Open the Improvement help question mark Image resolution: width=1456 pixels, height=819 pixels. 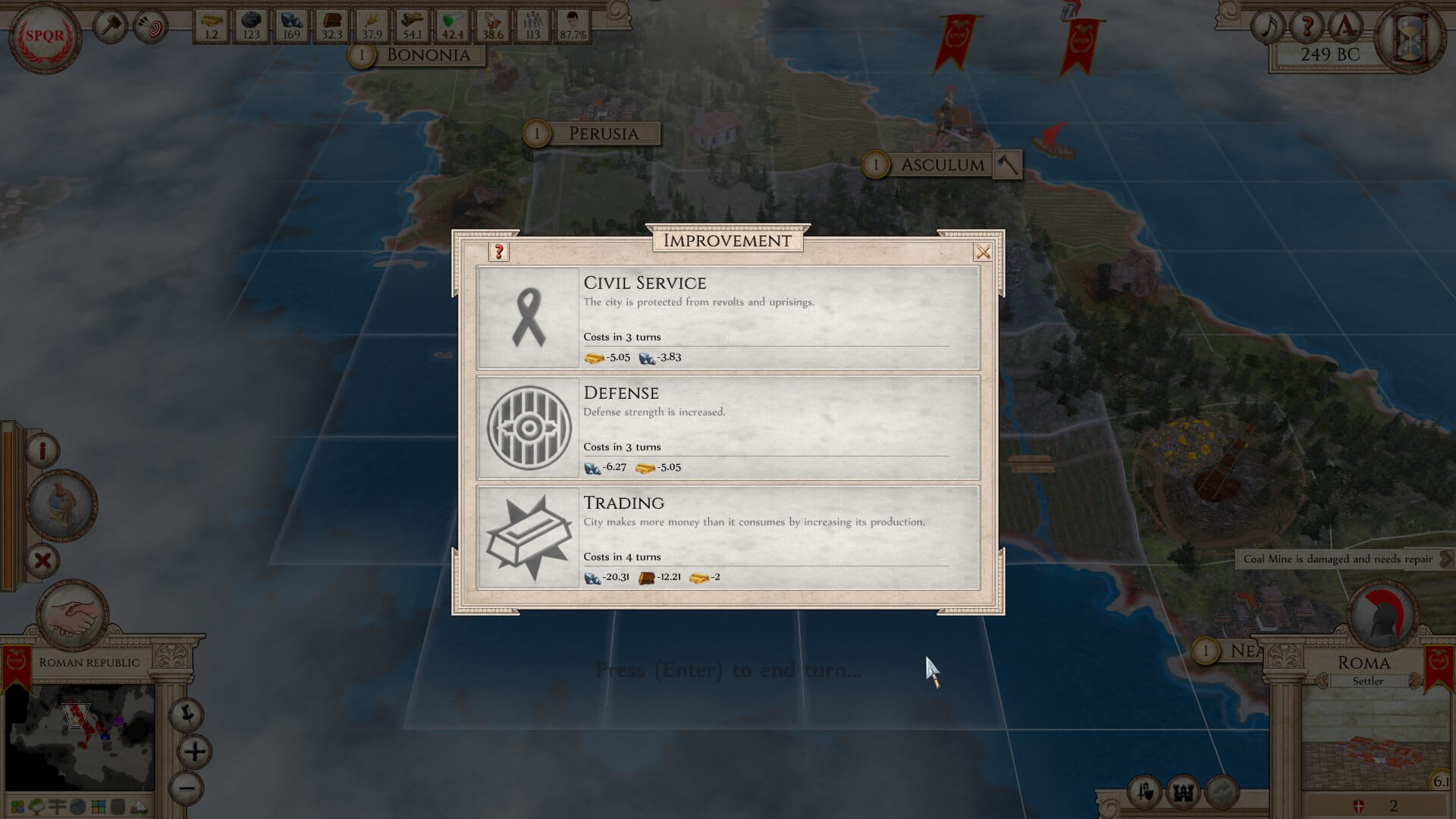point(499,252)
